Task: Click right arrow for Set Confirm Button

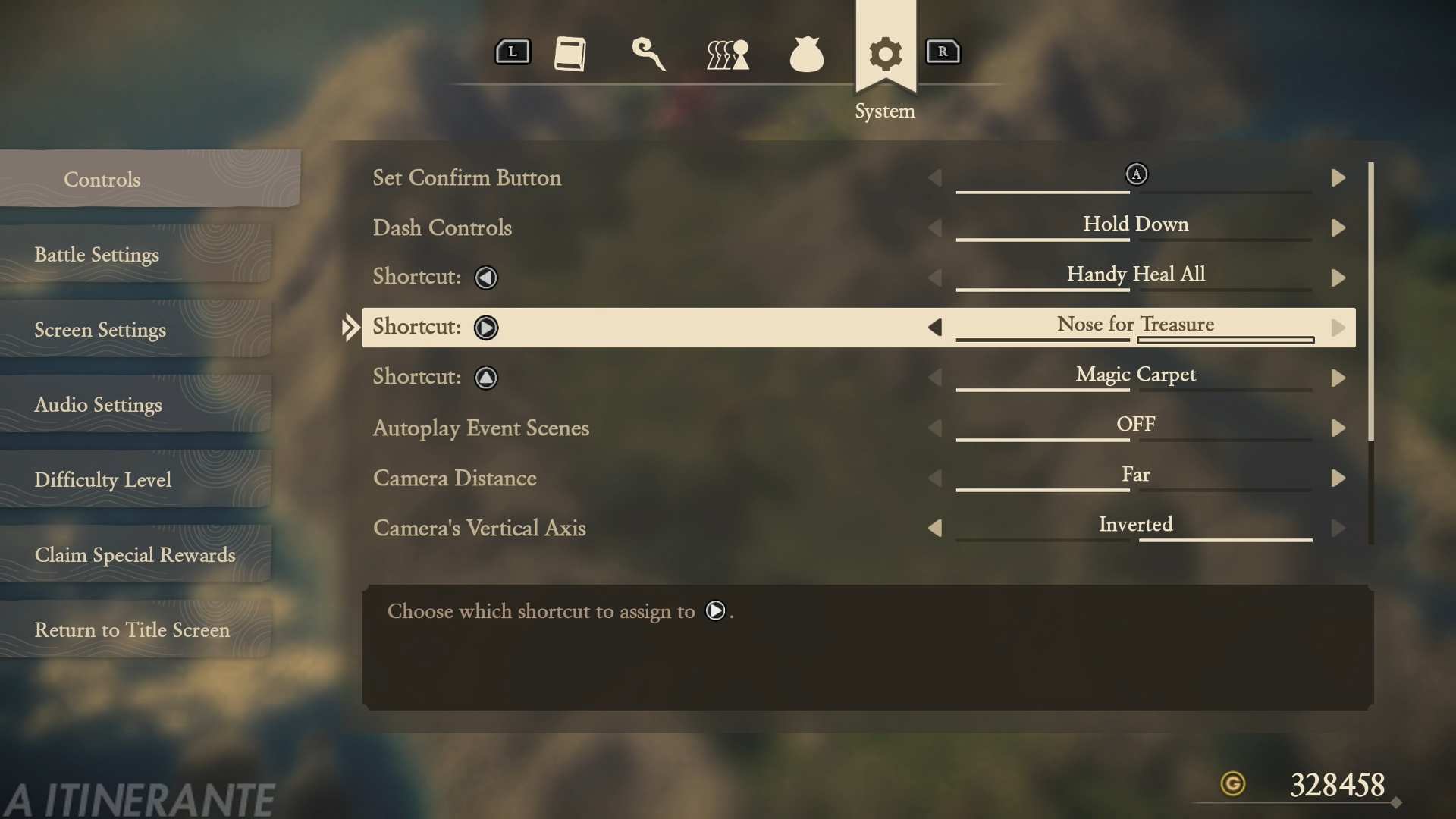Action: click(x=1338, y=178)
